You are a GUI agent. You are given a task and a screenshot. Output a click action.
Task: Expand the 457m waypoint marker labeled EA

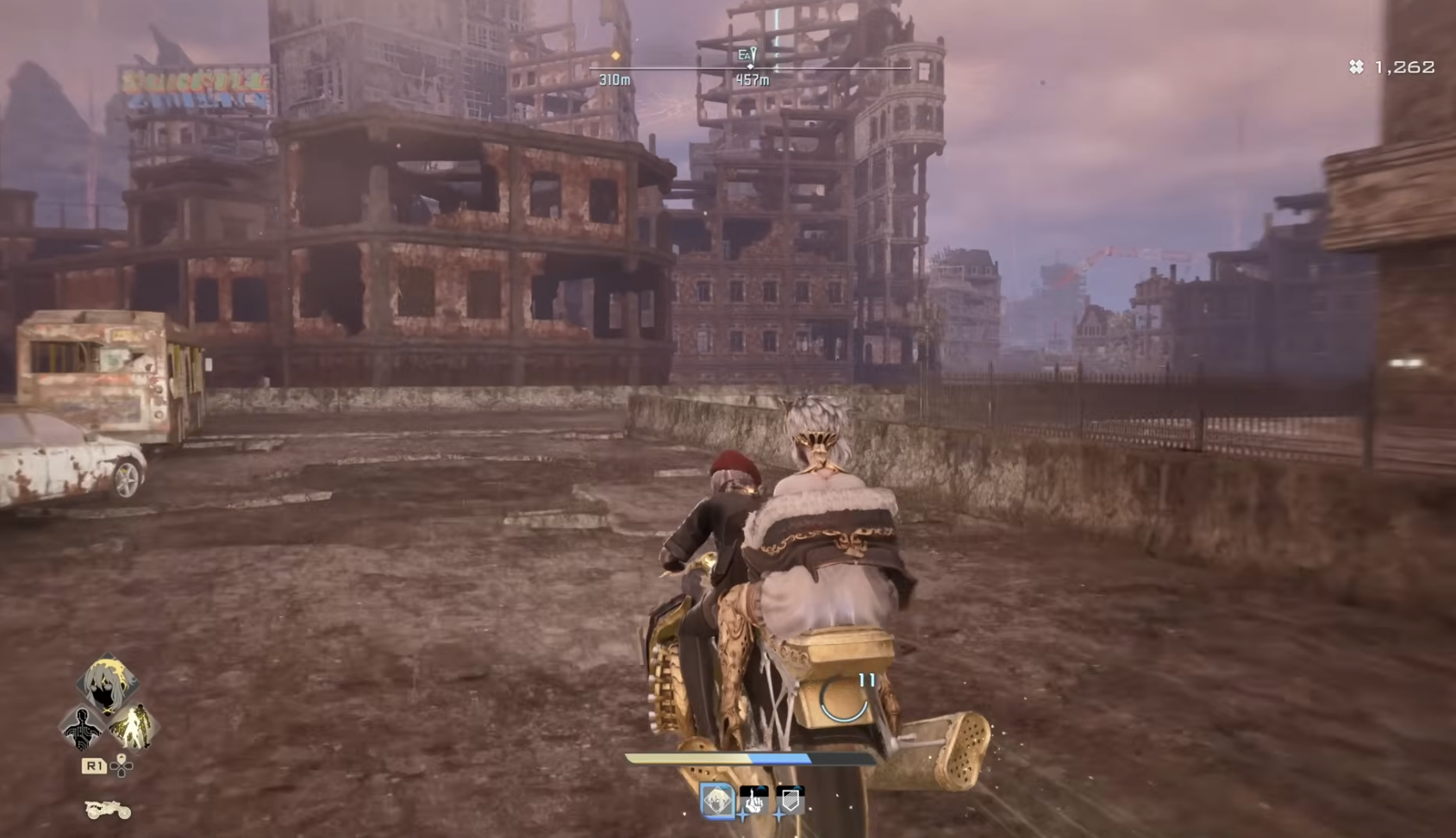[x=747, y=54]
